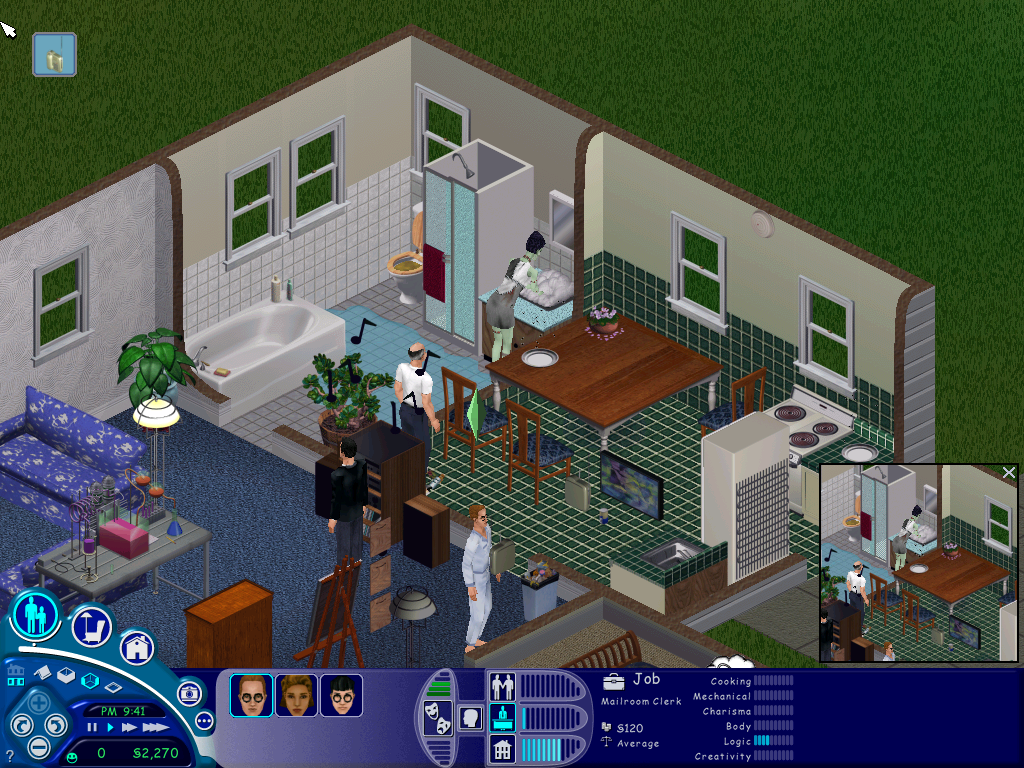Viewport: 1024px width, 768px height.
Task: Close the picture-in-picture camera window
Action: 1008,472
